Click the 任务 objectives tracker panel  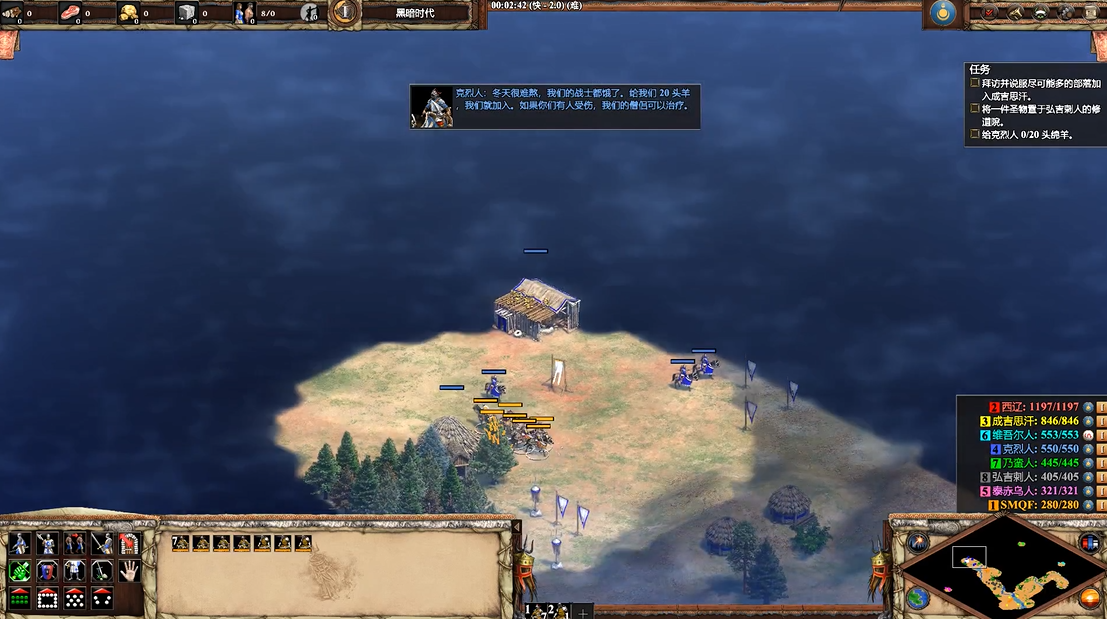click(1034, 103)
